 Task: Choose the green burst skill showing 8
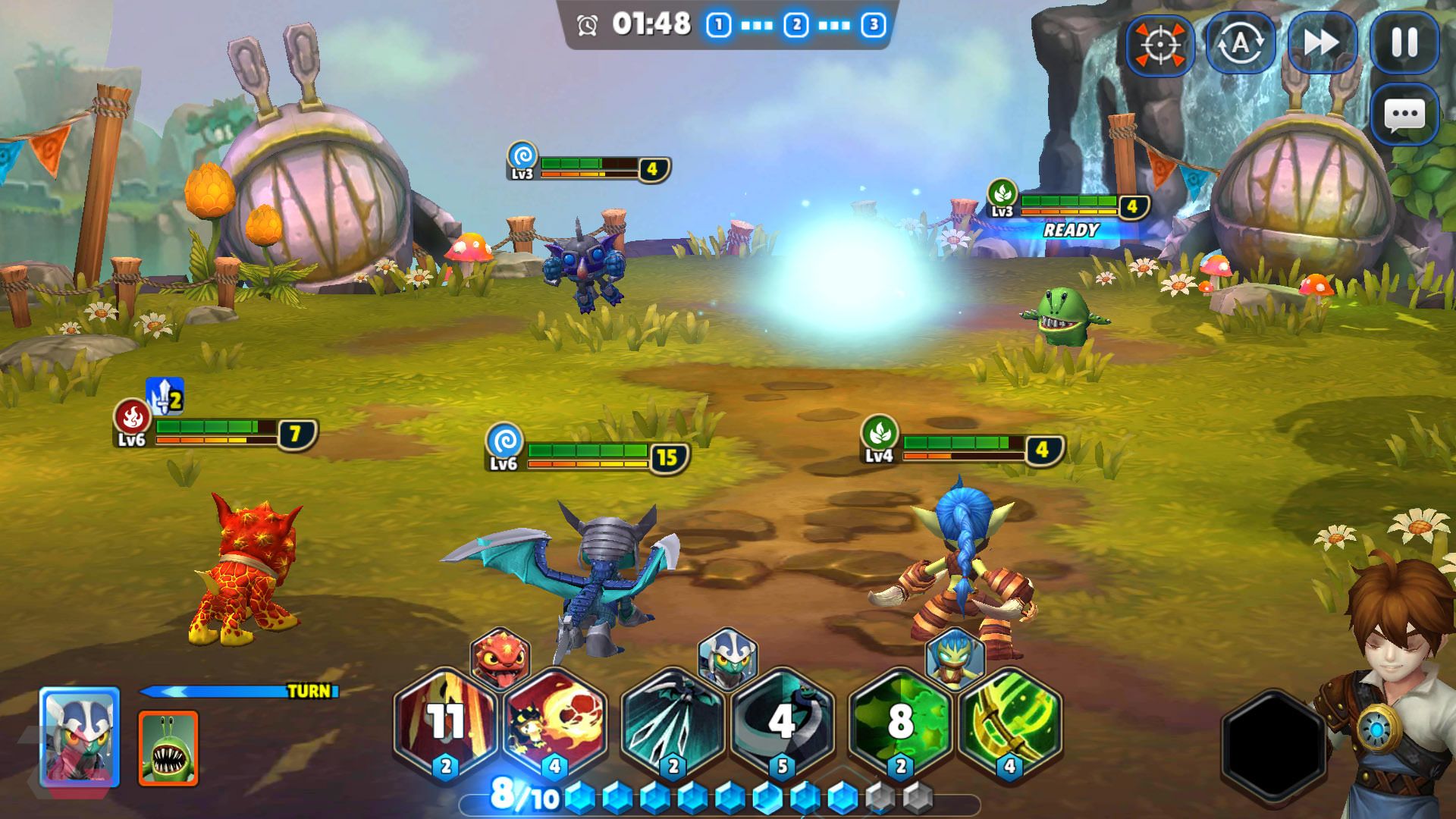tap(901, 721)
